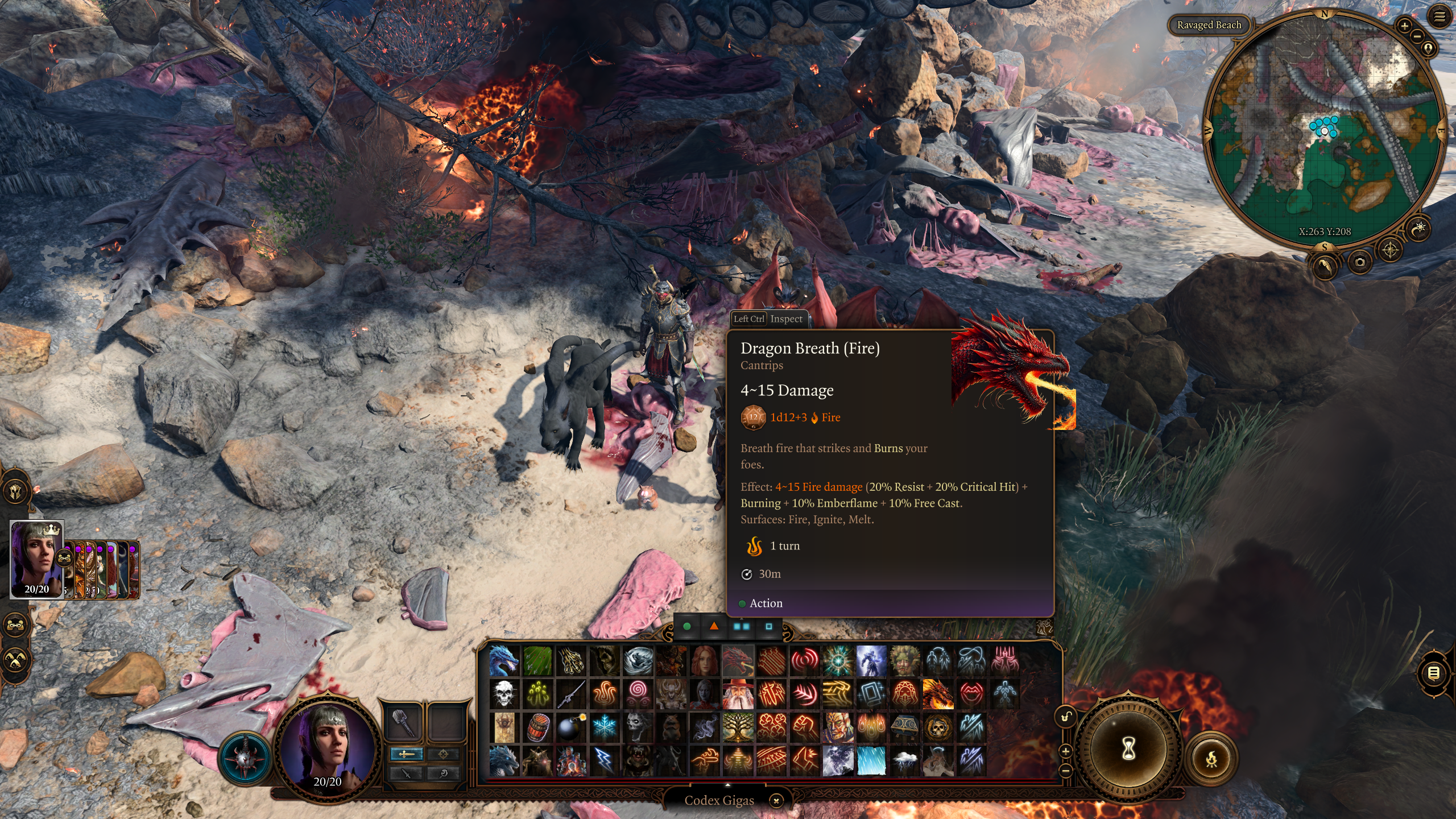The image size is (1456, 819).
Task: Toggle the helmet button on left sidebar
Action: pyautogui.click(x=16, y=491)
